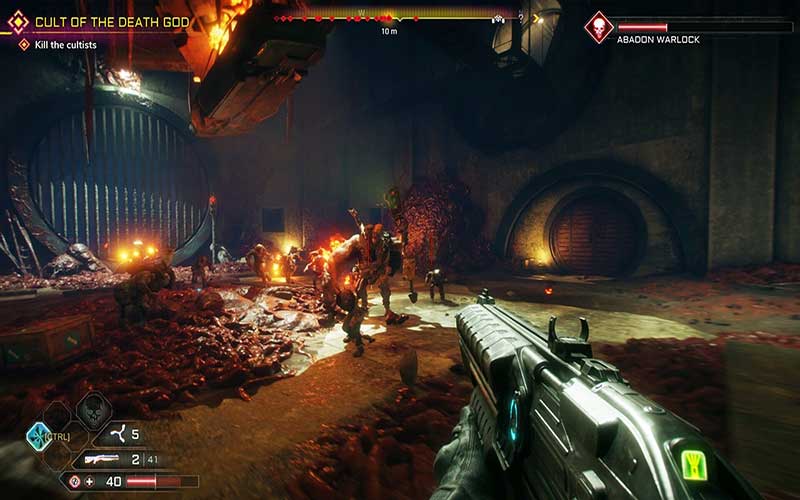The width and height of the screenshot is (800, 500).
Task: Select the Cult of the Death God mission title
Action: (112, 21)
